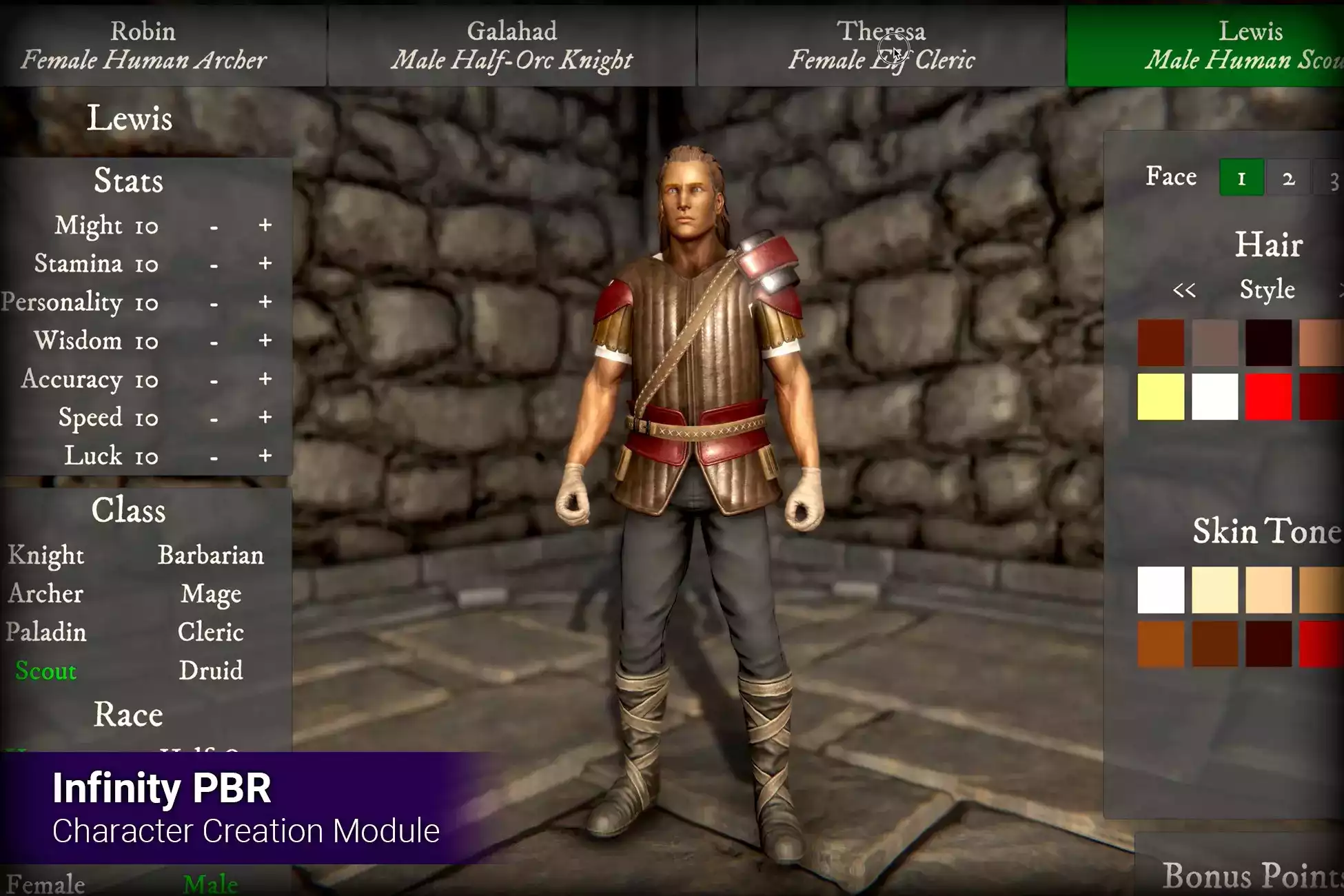Set class to Paladin
This screenshot has height=896, width=1344.
pos(46,632)
